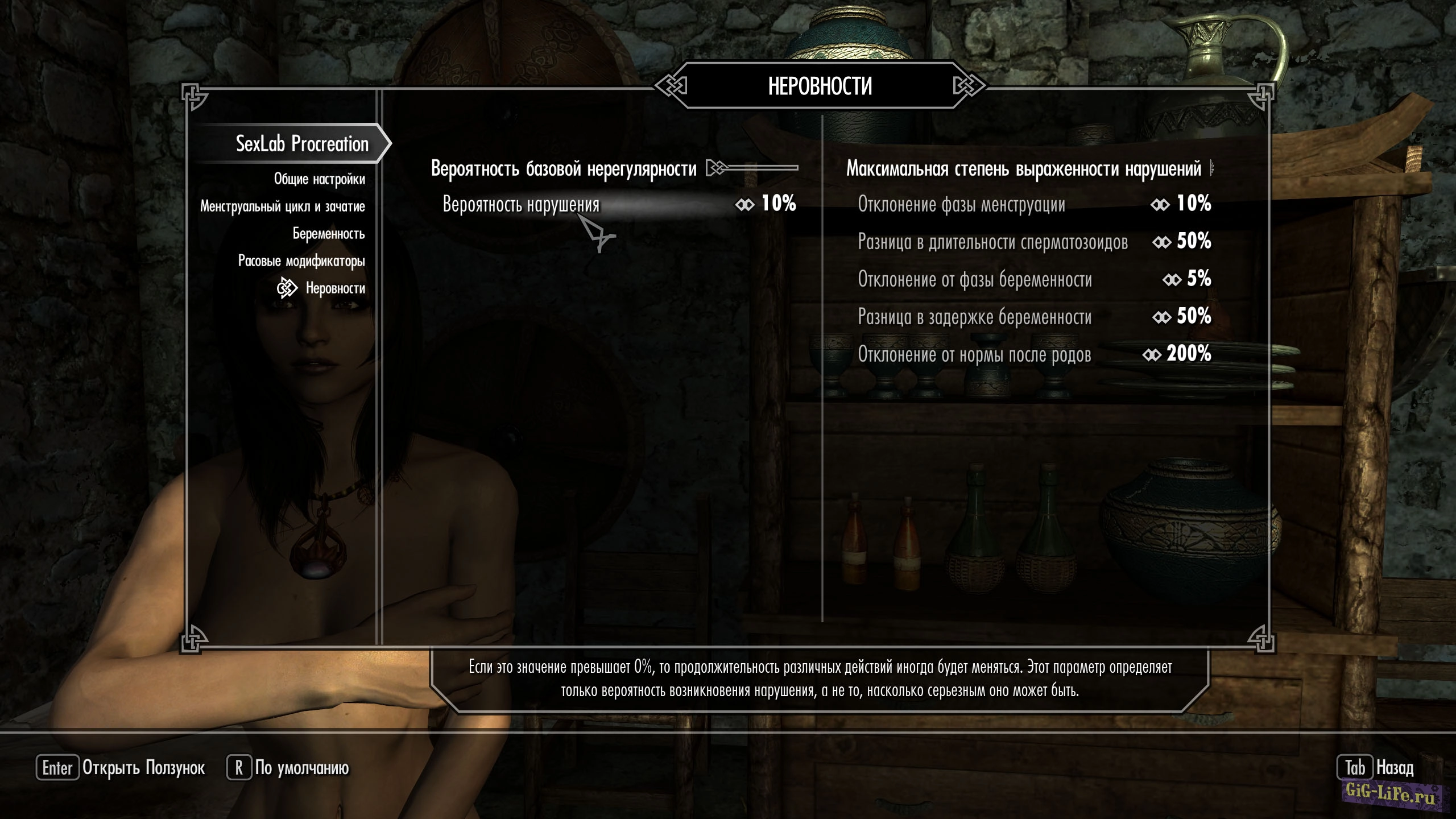1456x819 pixels.
Task: Open the Вероятность нарушения slider option
Action: click(x=618, y=204)
